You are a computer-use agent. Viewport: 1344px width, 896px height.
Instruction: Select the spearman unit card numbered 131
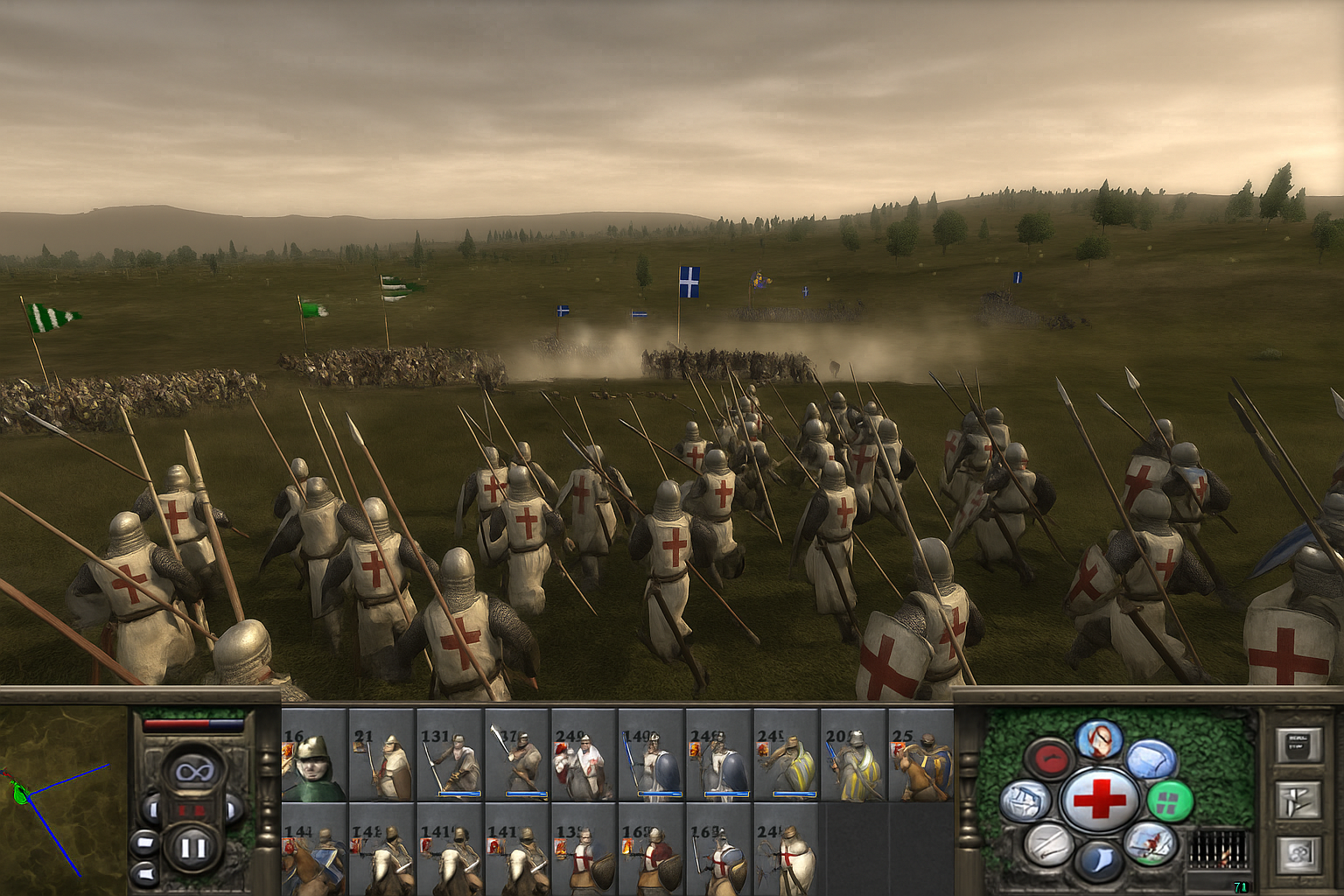tap(450, 756)
